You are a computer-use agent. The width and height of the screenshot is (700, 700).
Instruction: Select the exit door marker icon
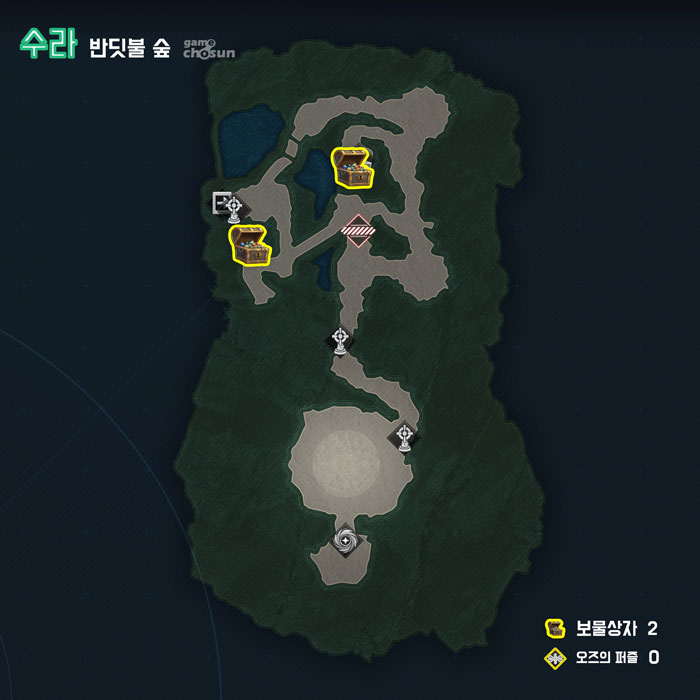(220, 200)
